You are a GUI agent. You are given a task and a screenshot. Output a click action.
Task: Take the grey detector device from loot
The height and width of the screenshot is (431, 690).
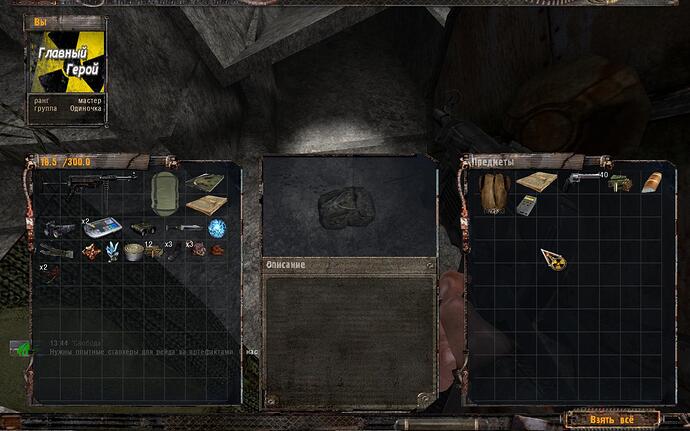[x=527, y=204]
